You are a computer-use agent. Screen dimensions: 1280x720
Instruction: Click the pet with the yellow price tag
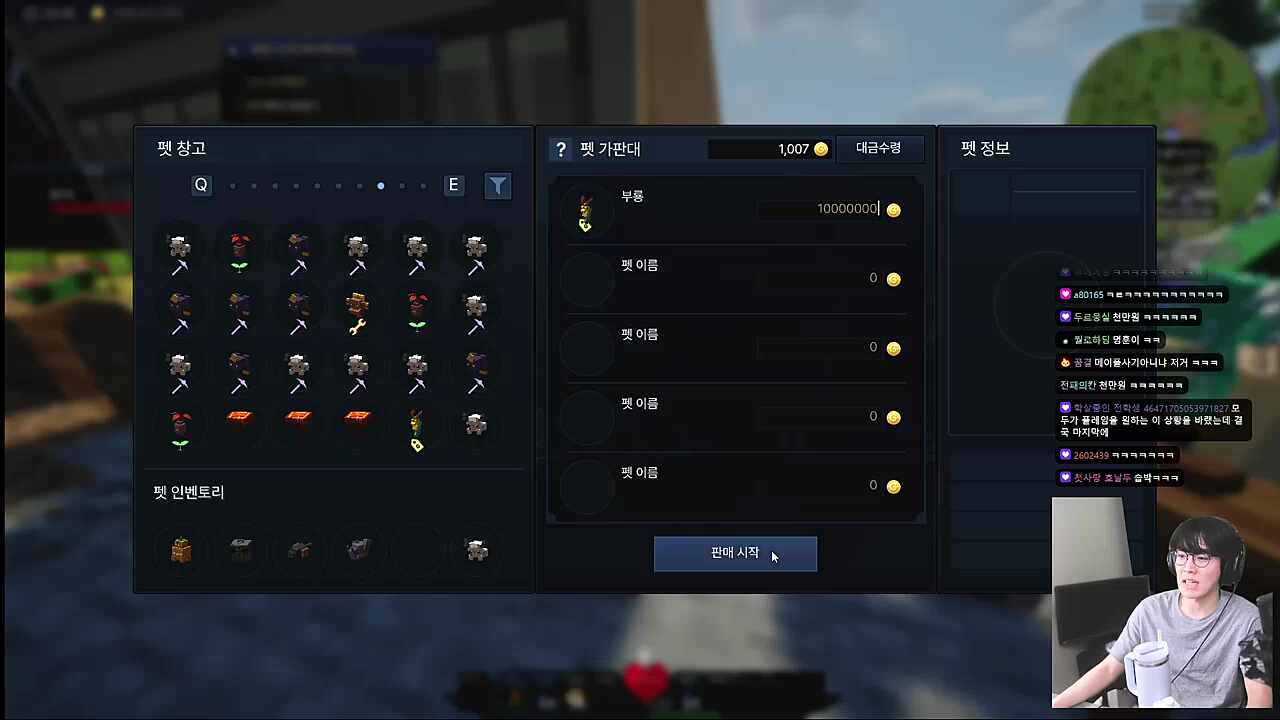click(x=416, y=430)
